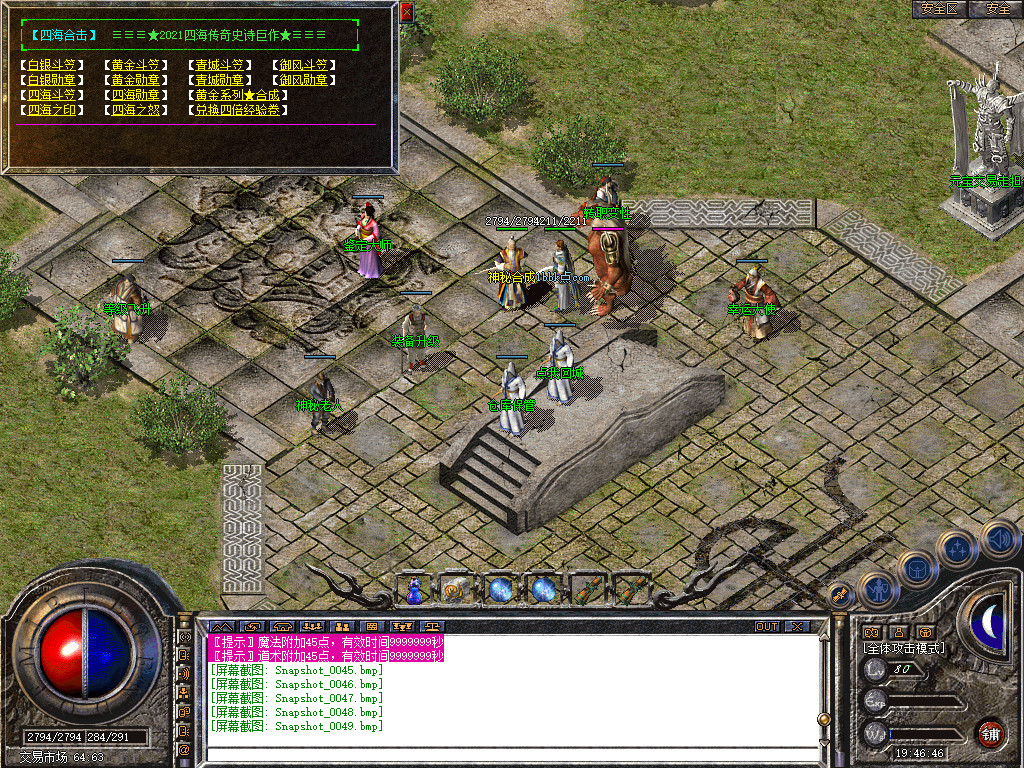Choose the 白银斗笠 option

point(51,66)
